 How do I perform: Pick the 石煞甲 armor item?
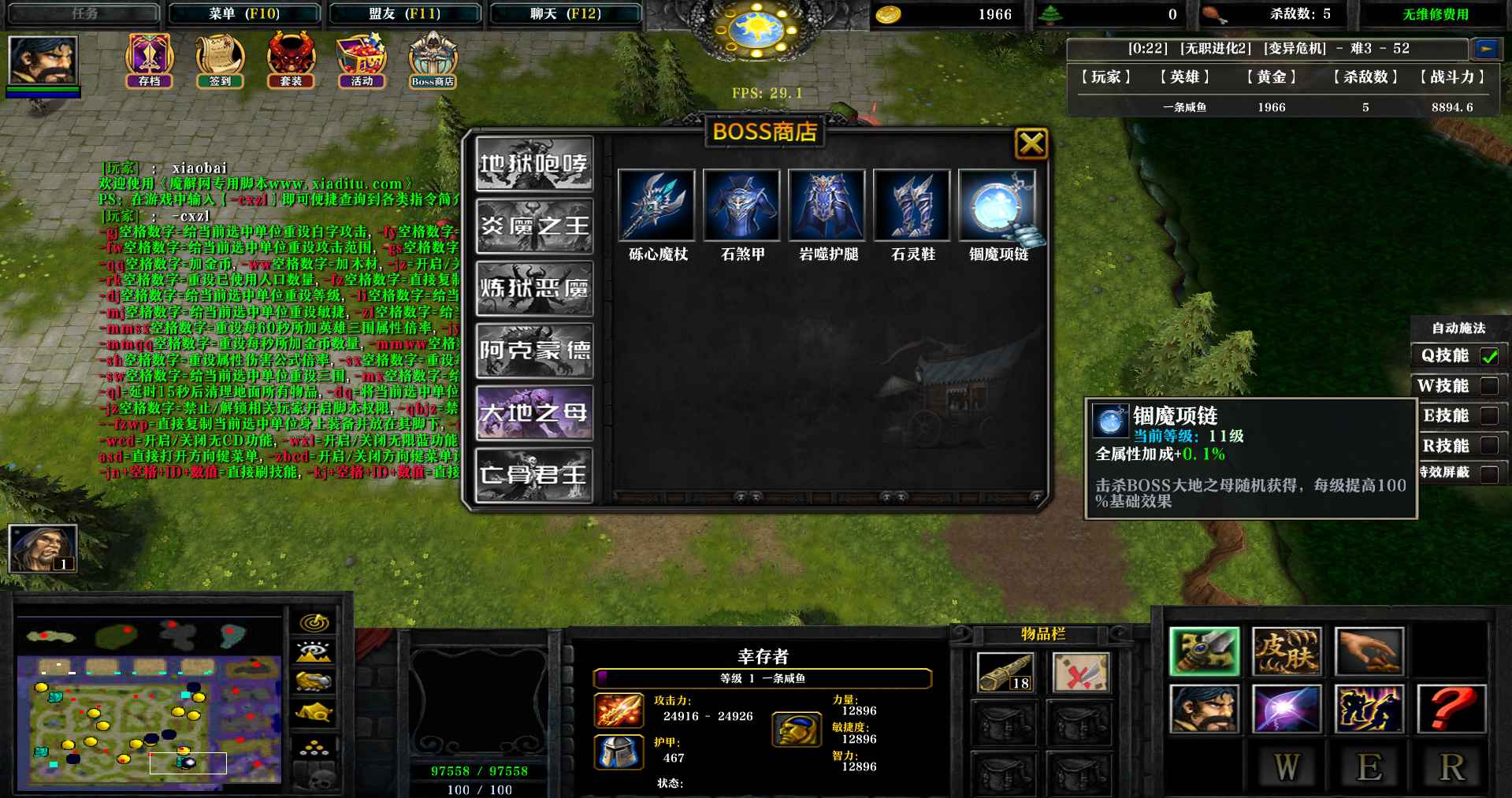tap(741, 206)
